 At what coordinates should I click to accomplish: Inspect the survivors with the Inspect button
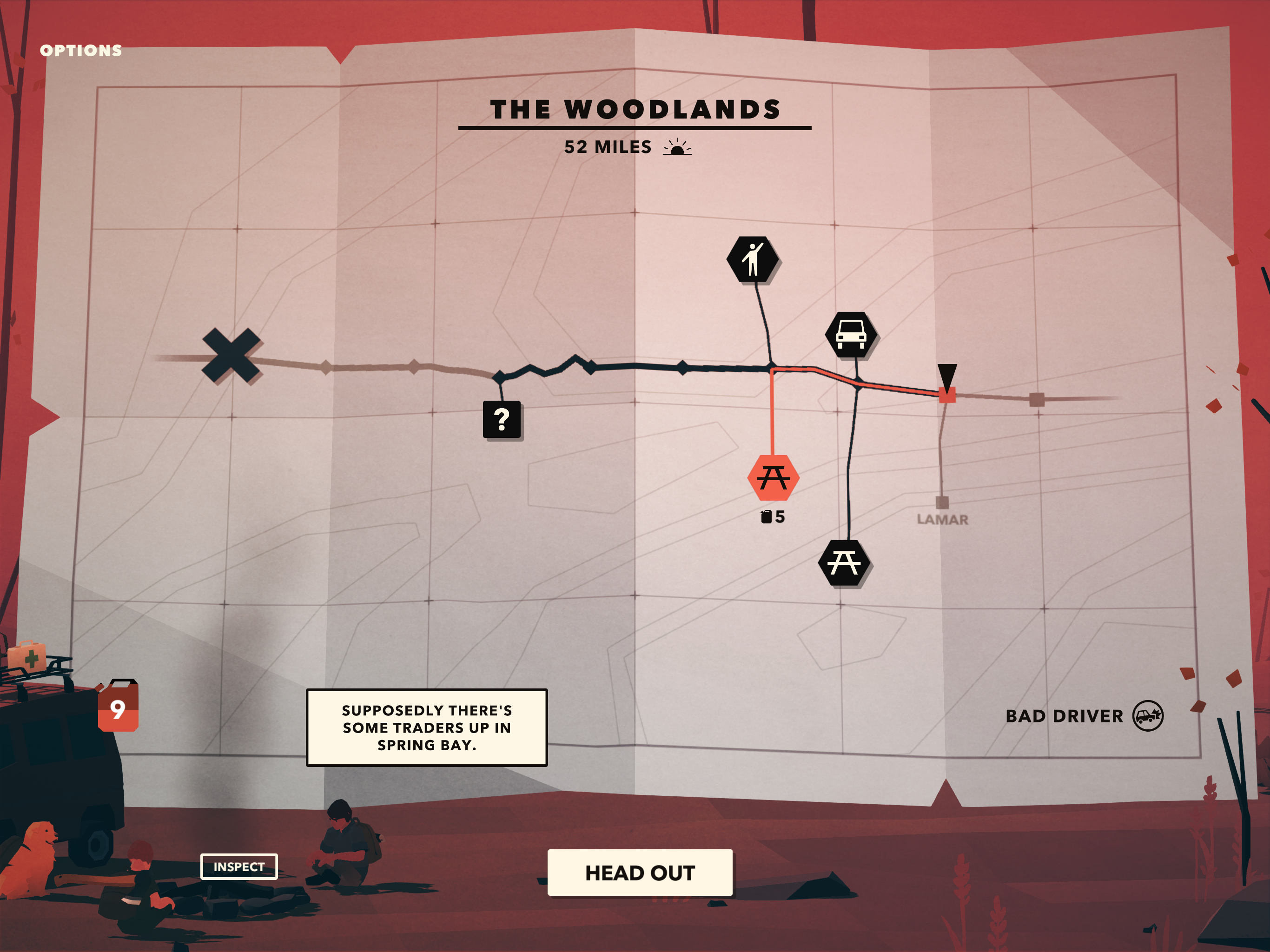[x=239, y=866]
